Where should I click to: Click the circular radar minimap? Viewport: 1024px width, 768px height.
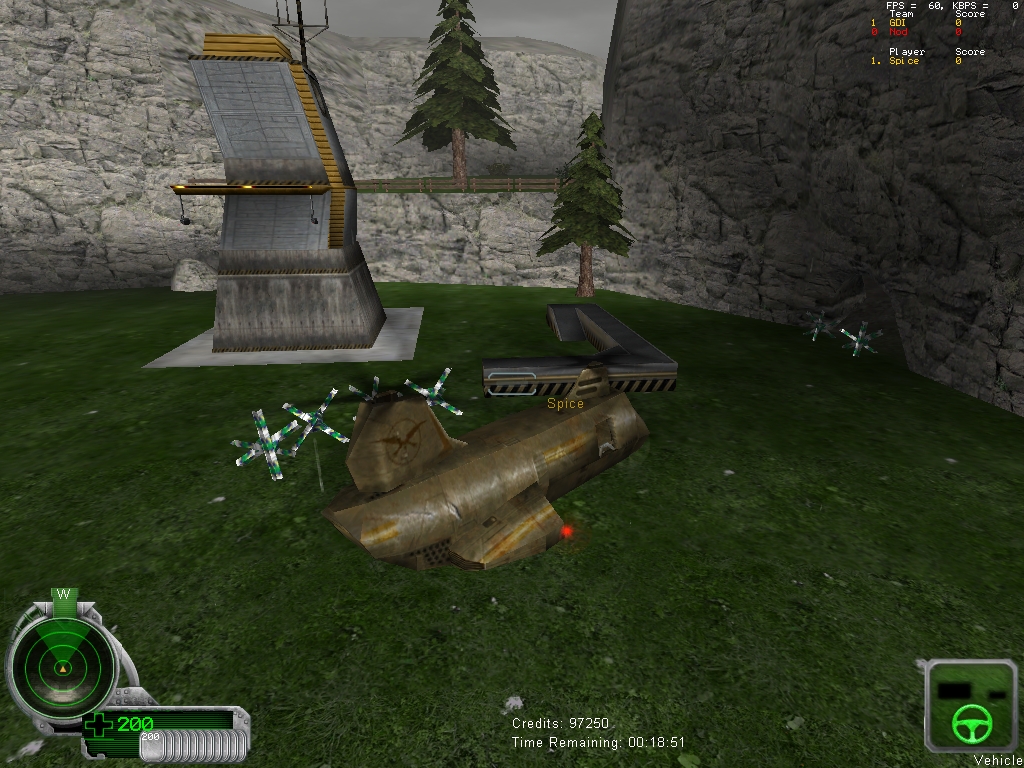pos(62,666)
